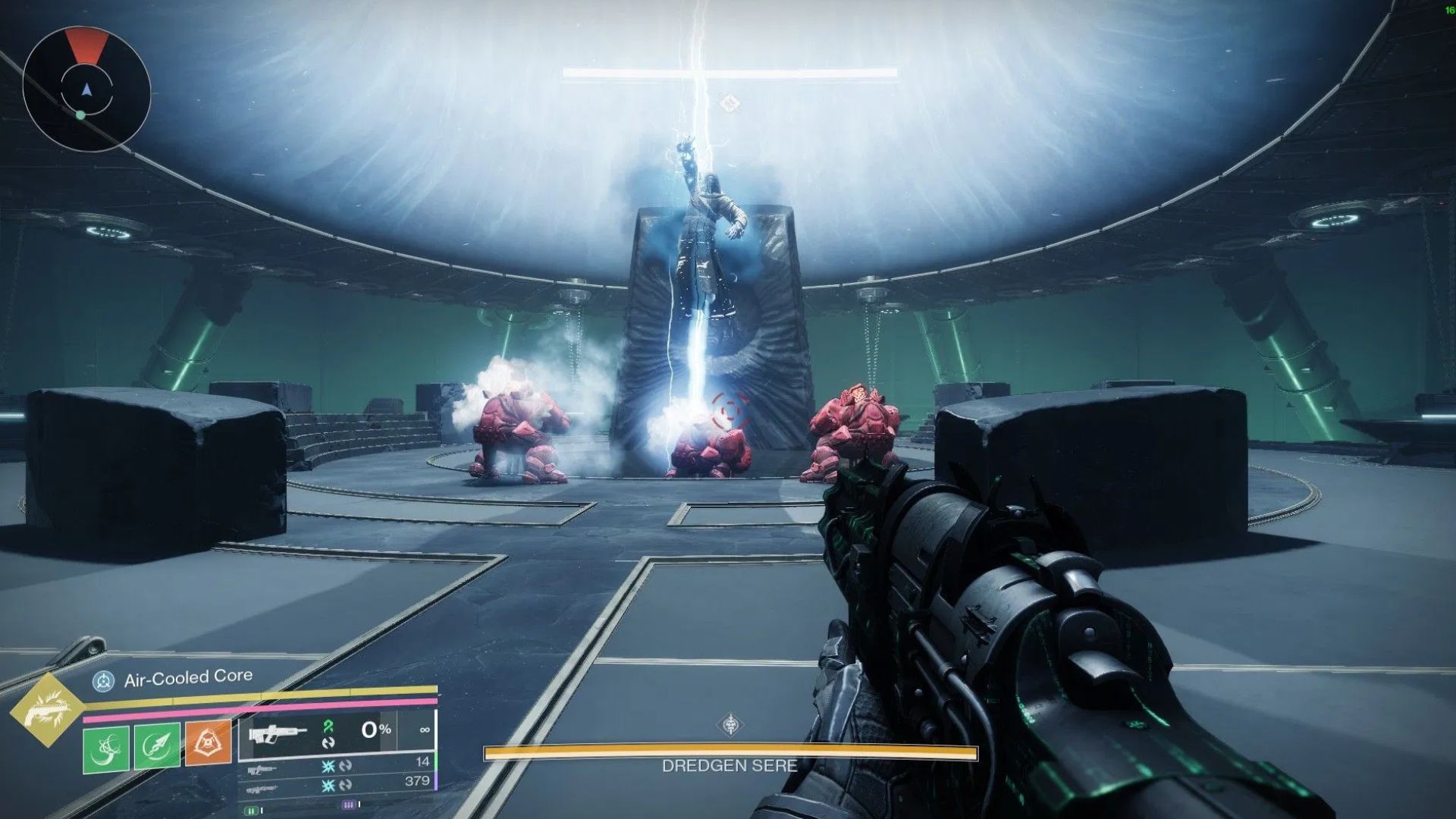Click the infinity primary ammo symbol
This screenshot has height=819, width=1456.
425,730
